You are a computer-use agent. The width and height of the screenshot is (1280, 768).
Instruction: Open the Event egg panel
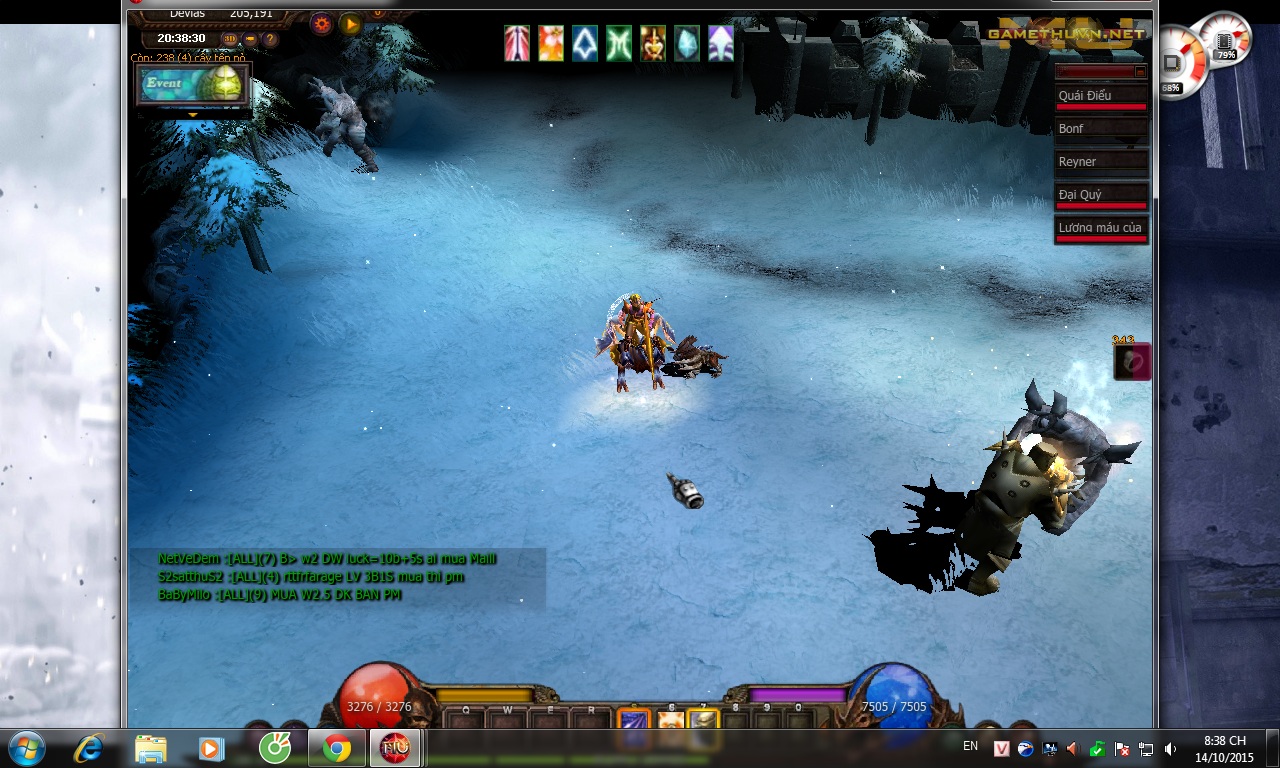194,85
